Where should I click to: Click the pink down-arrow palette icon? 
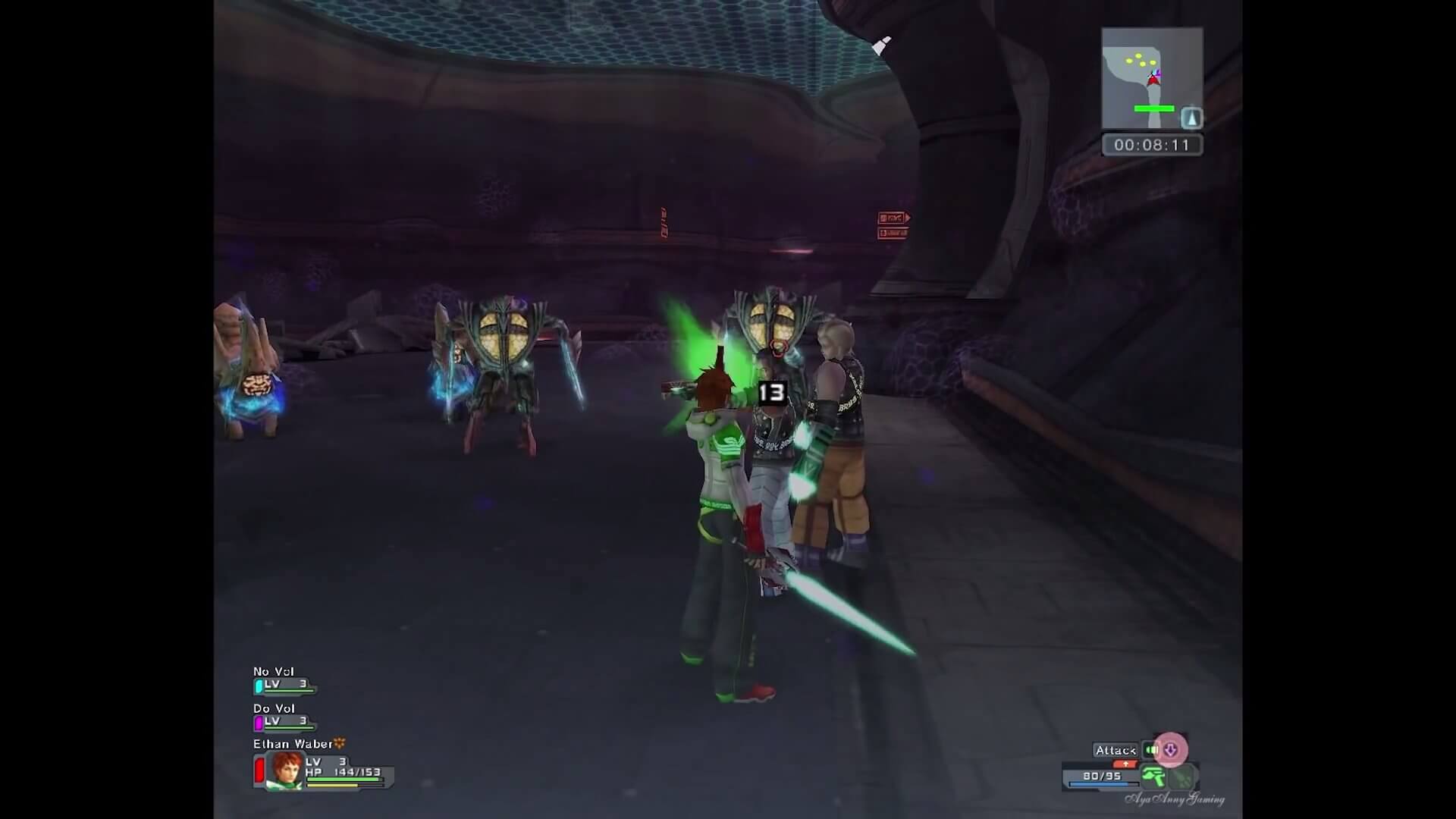[1171, 750]
